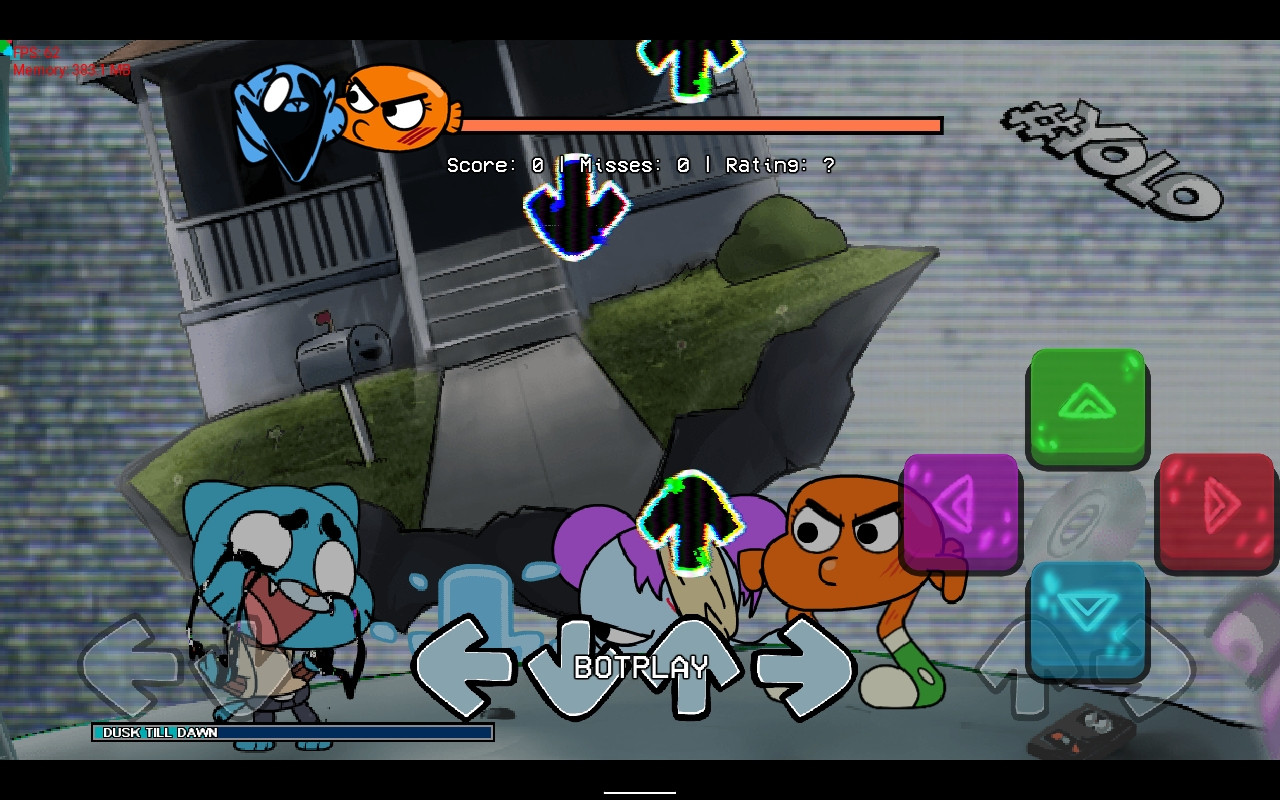This screenshot has width=1280, height=800.
Task: Tap the cyan down directional pad
Action: [1087, 620]
